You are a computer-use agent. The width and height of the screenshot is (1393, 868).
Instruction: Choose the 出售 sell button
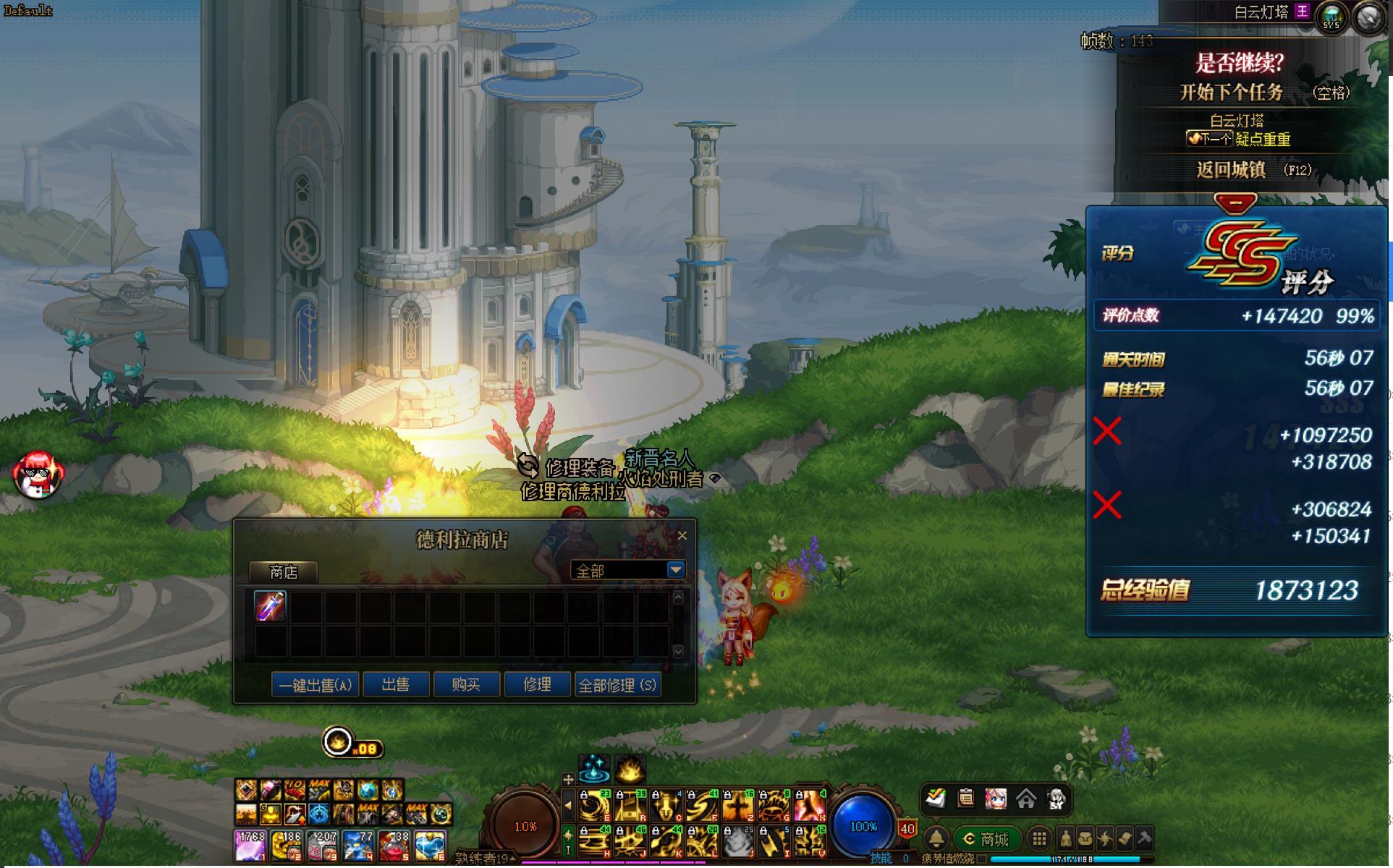pyautogui.click(x=396, y=684)
